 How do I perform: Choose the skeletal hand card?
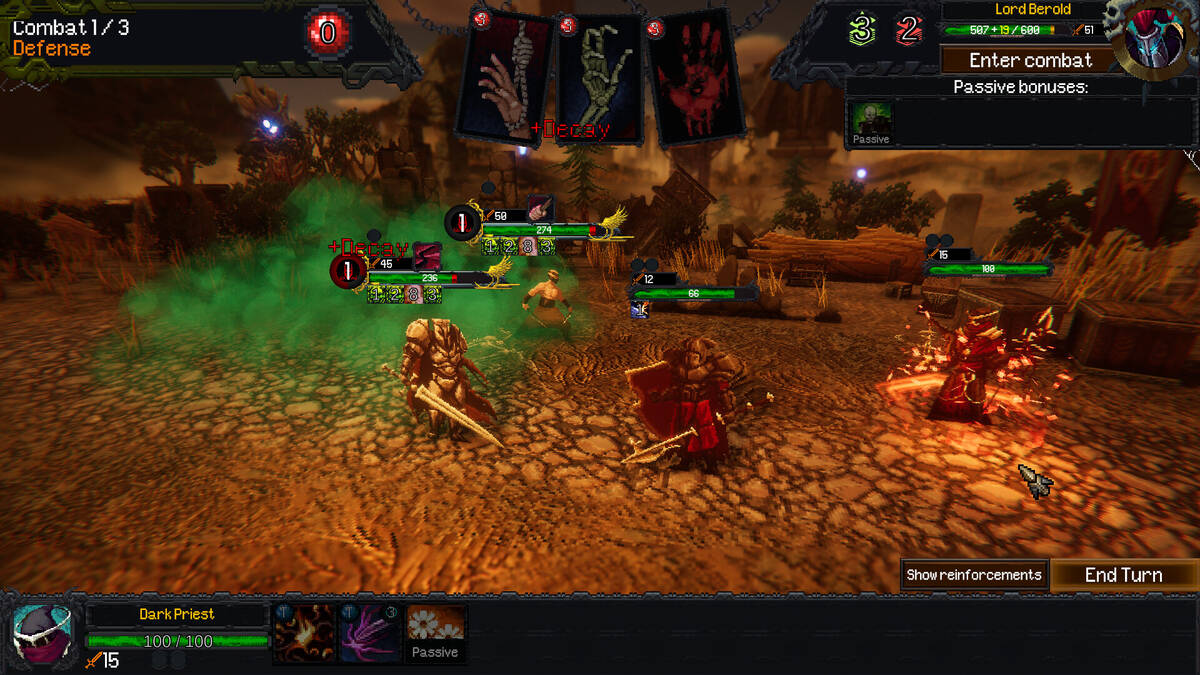tap(598, 78)
